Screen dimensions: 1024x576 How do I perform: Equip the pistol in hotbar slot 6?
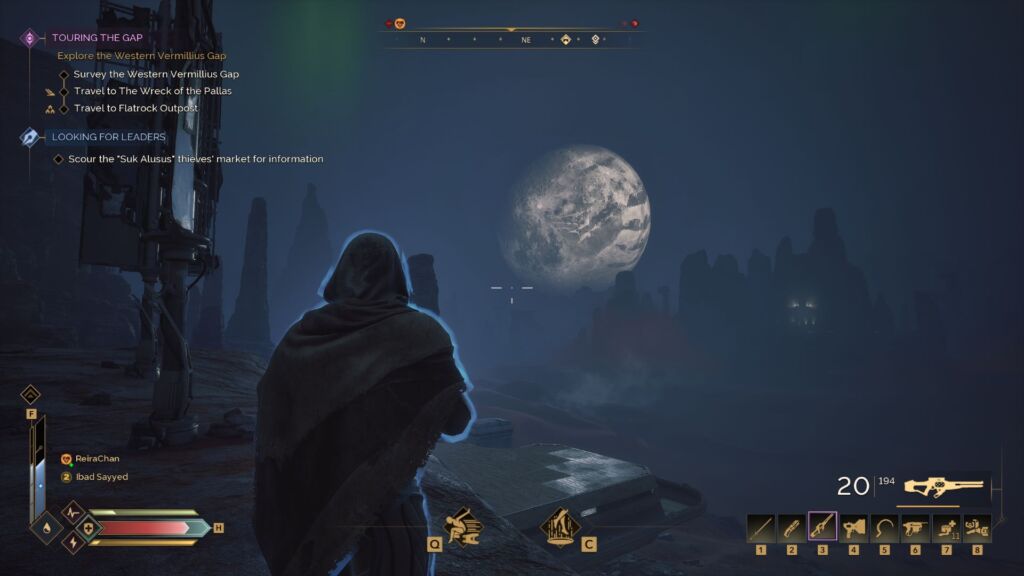click(915, 527)
